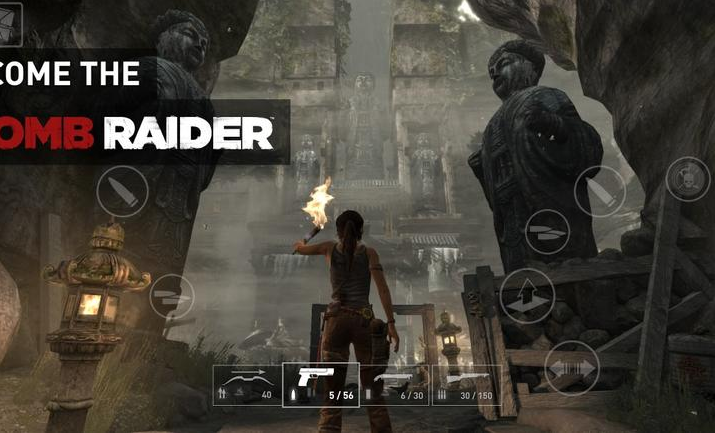Tap the skull icon button
Screen dimensions: 715x433
pos(687,179)
